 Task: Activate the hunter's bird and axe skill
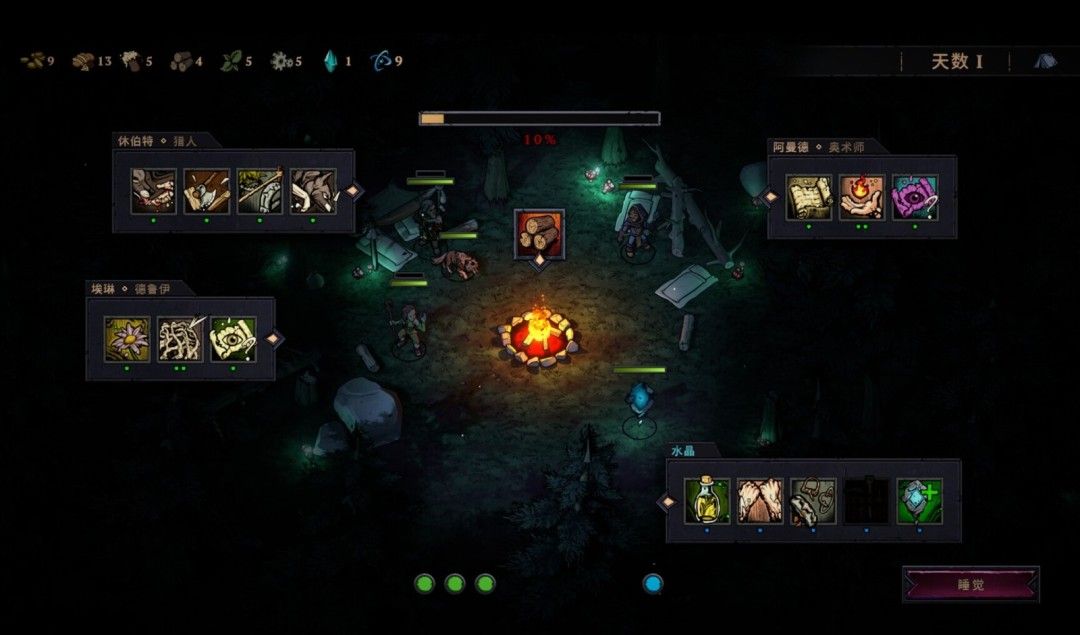click(207, 191)
